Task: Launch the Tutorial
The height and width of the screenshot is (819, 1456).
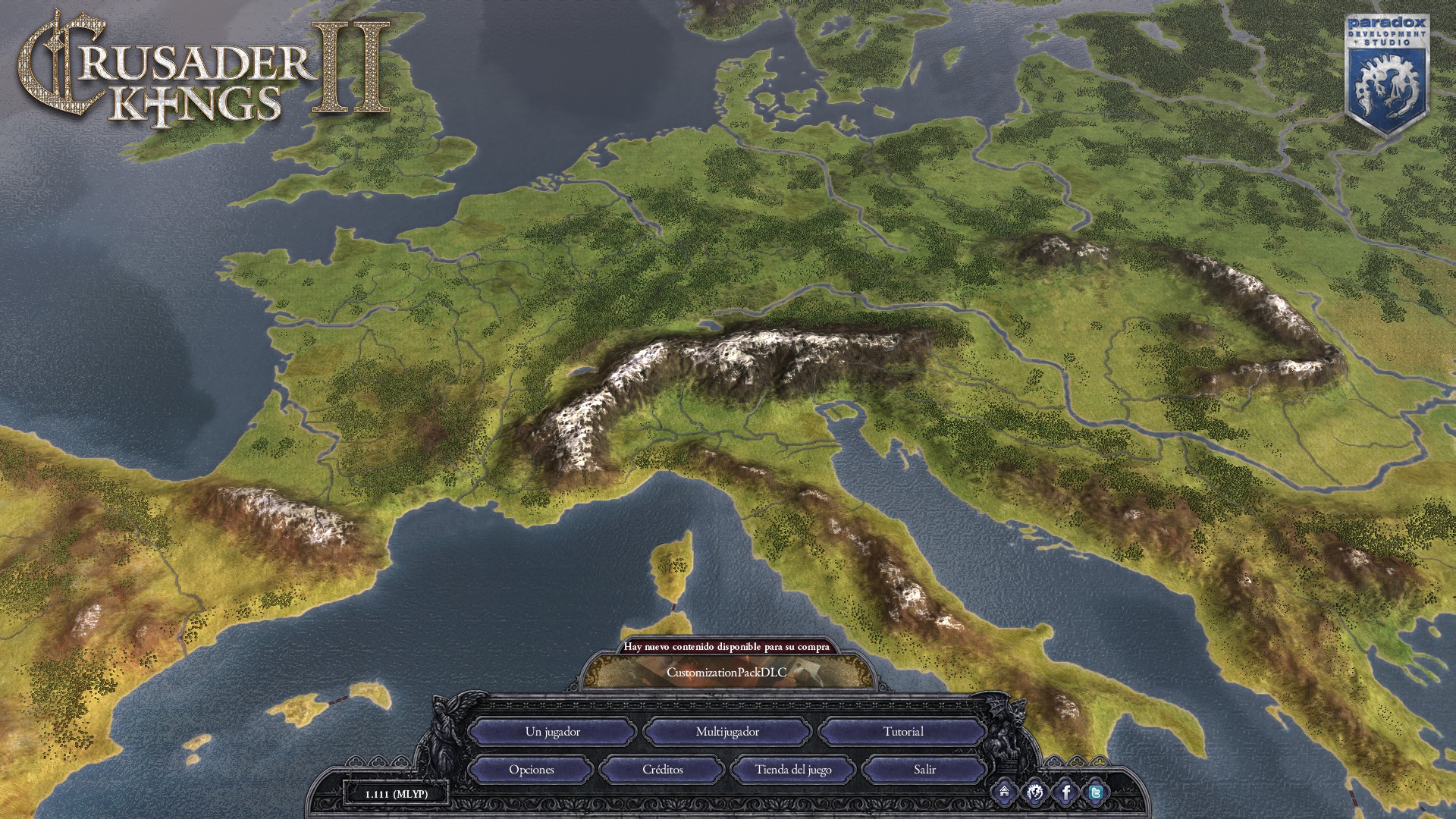Action: tap(902, 732)
